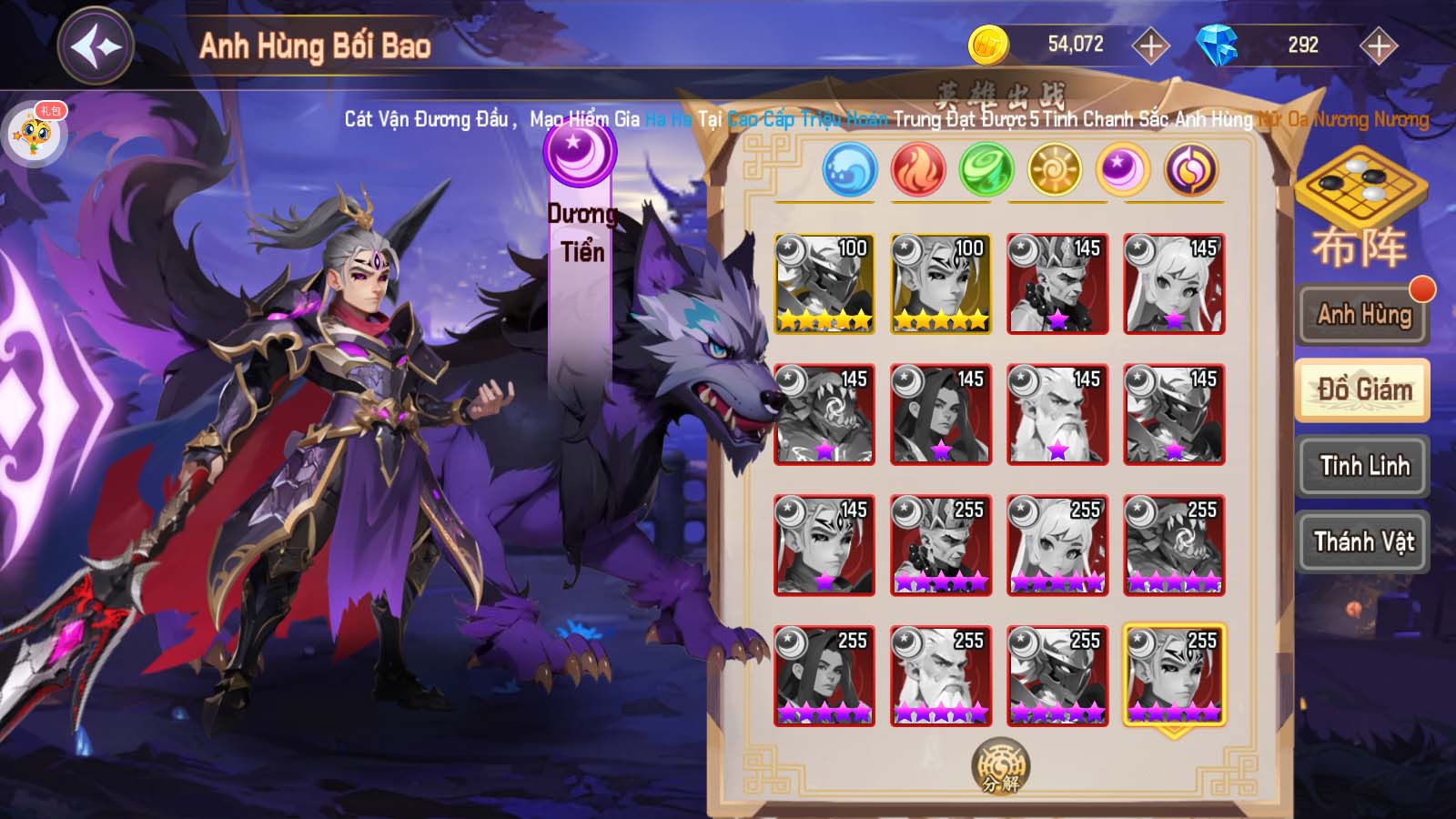Filter heroes by green wind element

[x=986, y=170]
